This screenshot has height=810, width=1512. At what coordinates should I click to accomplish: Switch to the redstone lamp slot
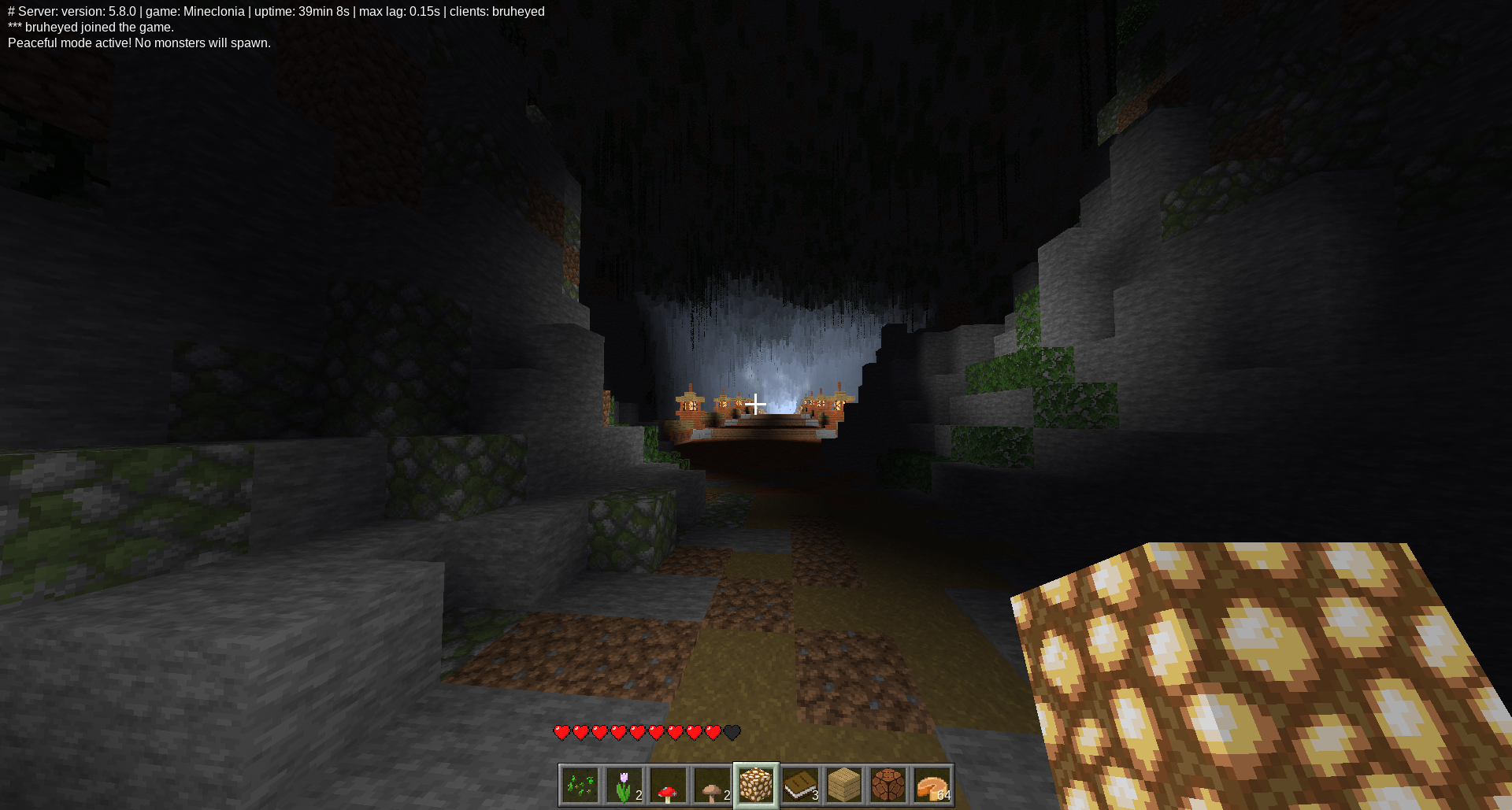[x=888, y=786]
